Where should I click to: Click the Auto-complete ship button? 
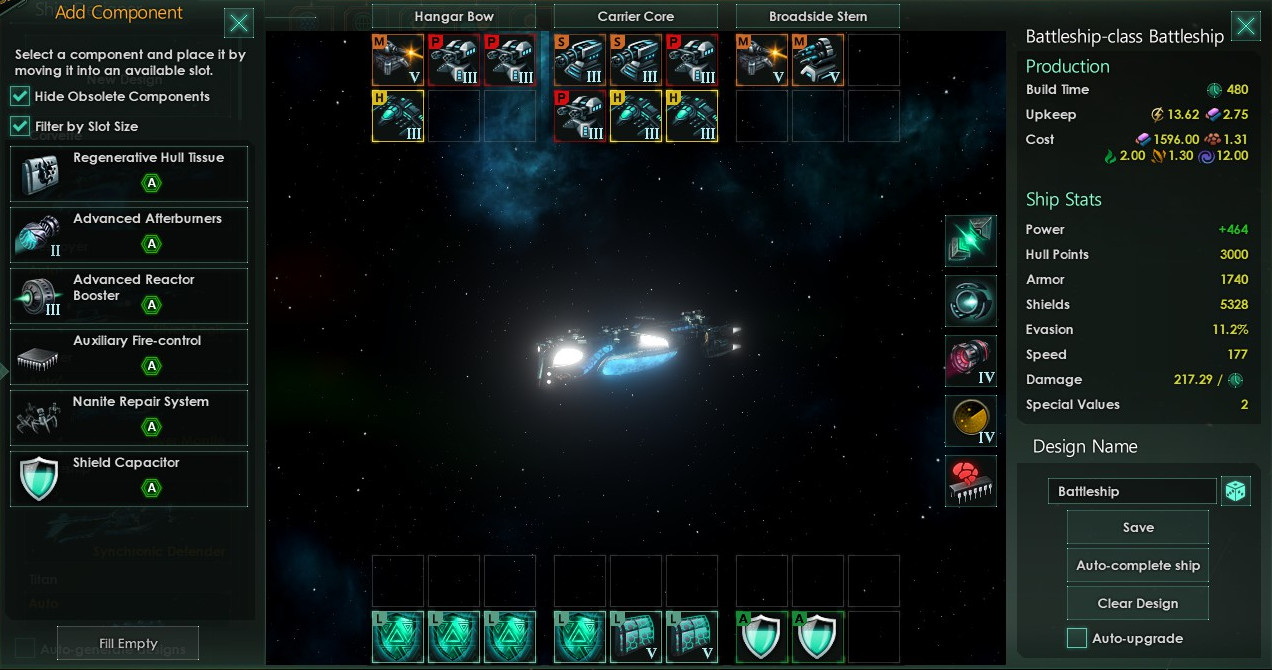[1137, 565]
